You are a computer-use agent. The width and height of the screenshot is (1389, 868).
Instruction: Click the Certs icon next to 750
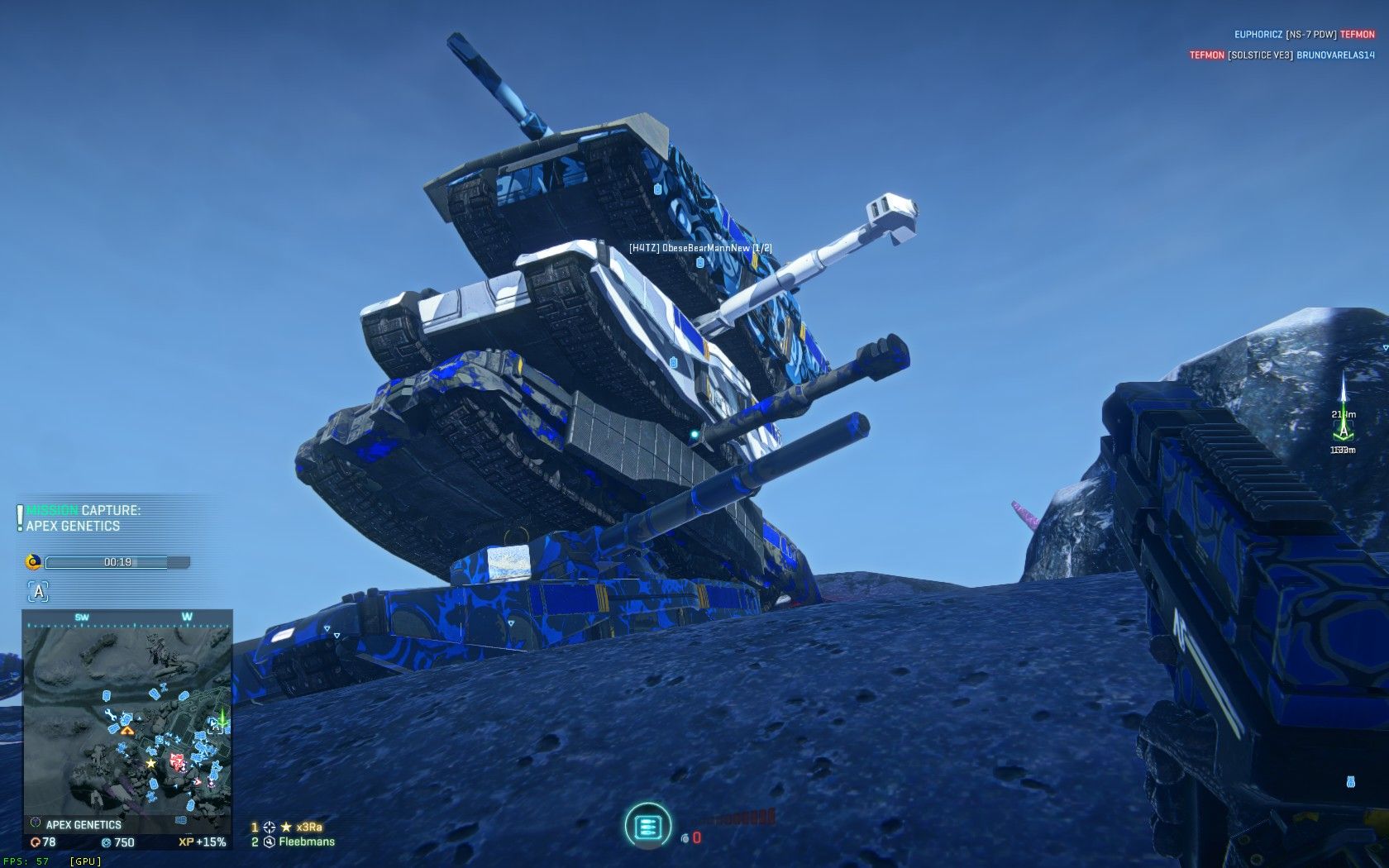pos(108,840)
